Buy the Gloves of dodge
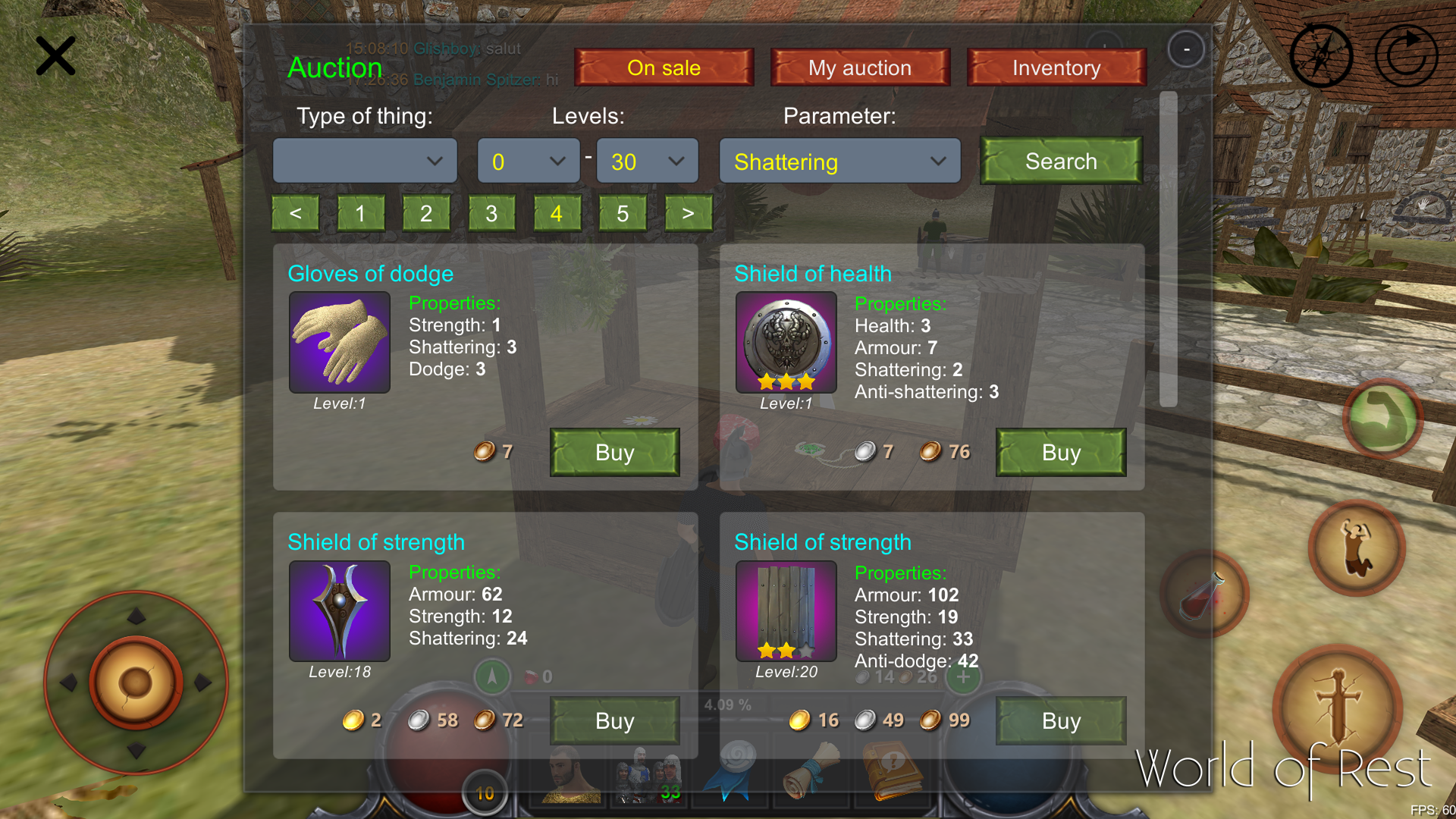1456x819 pixels. pyautogui.click(x=614, y=452)
